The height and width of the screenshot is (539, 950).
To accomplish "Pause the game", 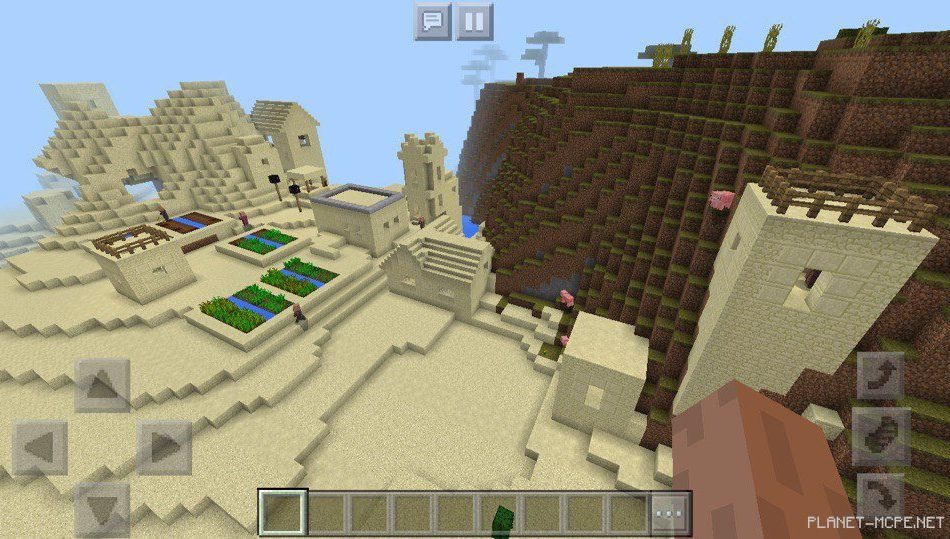I will pyautogui.click(x=475, y=21).
